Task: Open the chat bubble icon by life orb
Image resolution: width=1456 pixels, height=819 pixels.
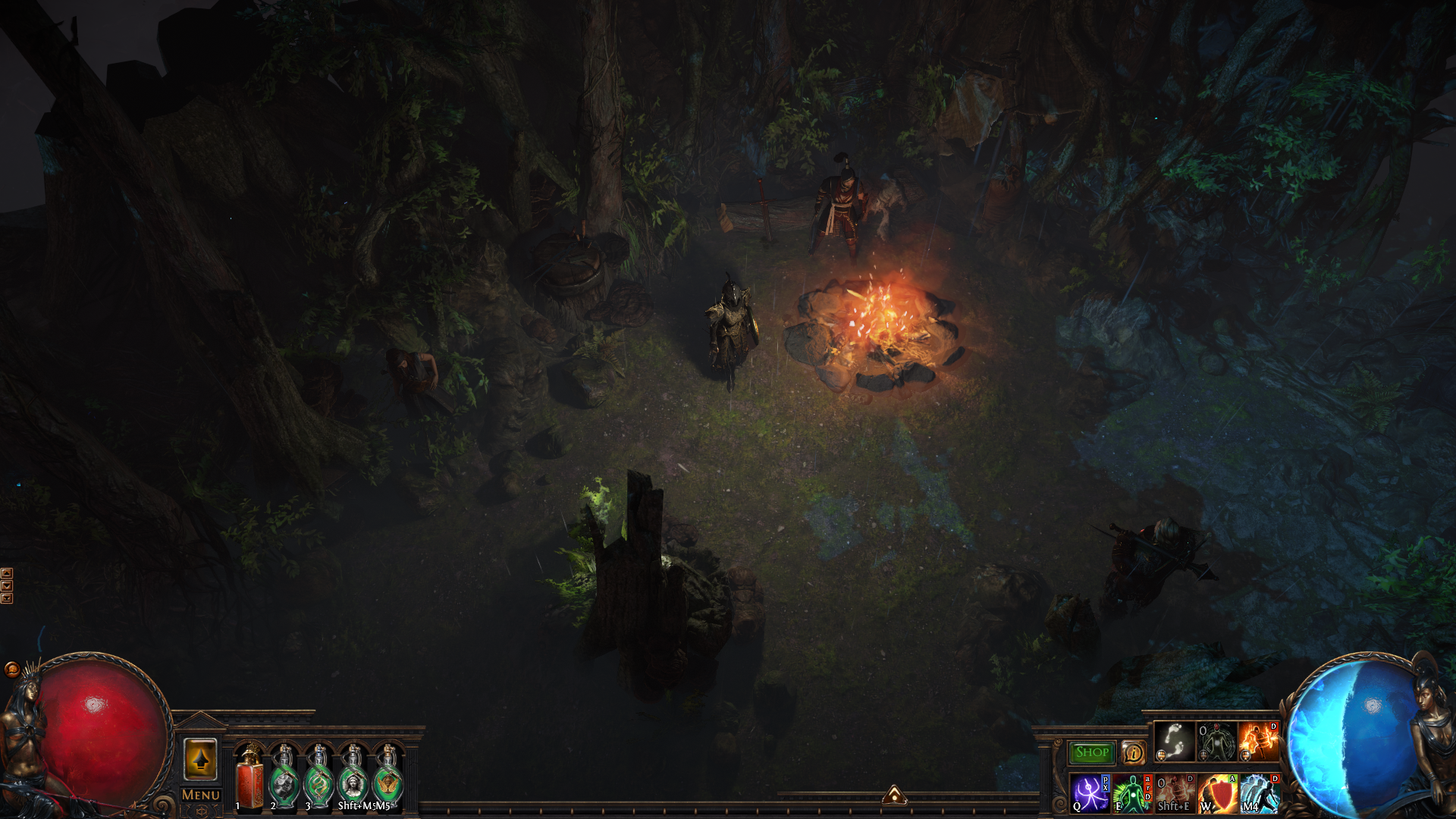Action: tap(11, 669)
